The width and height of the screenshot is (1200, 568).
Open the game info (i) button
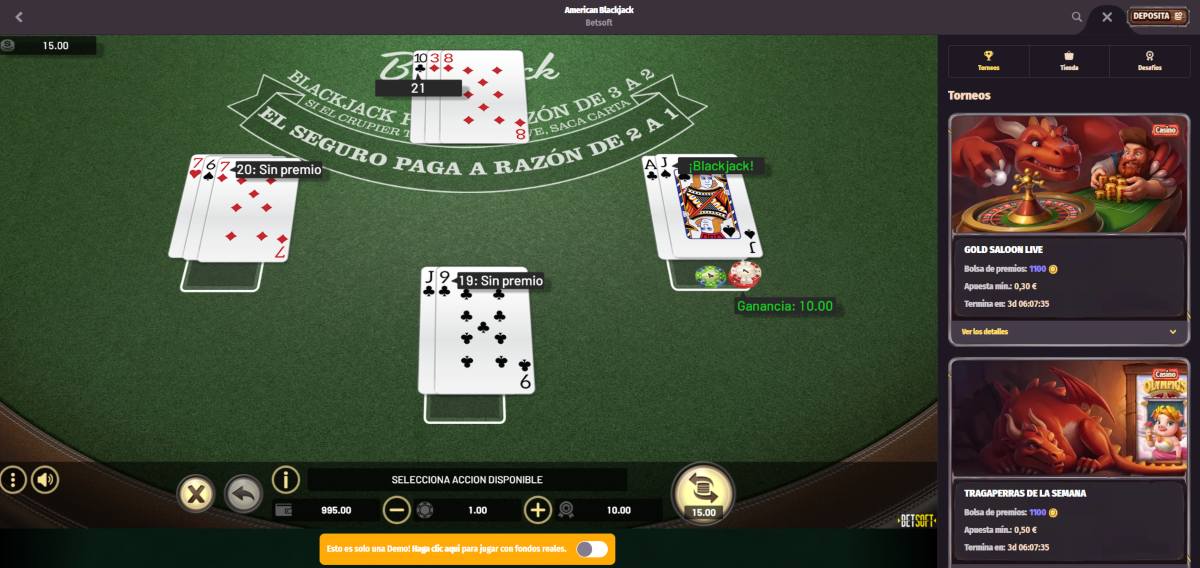[286, 480]
